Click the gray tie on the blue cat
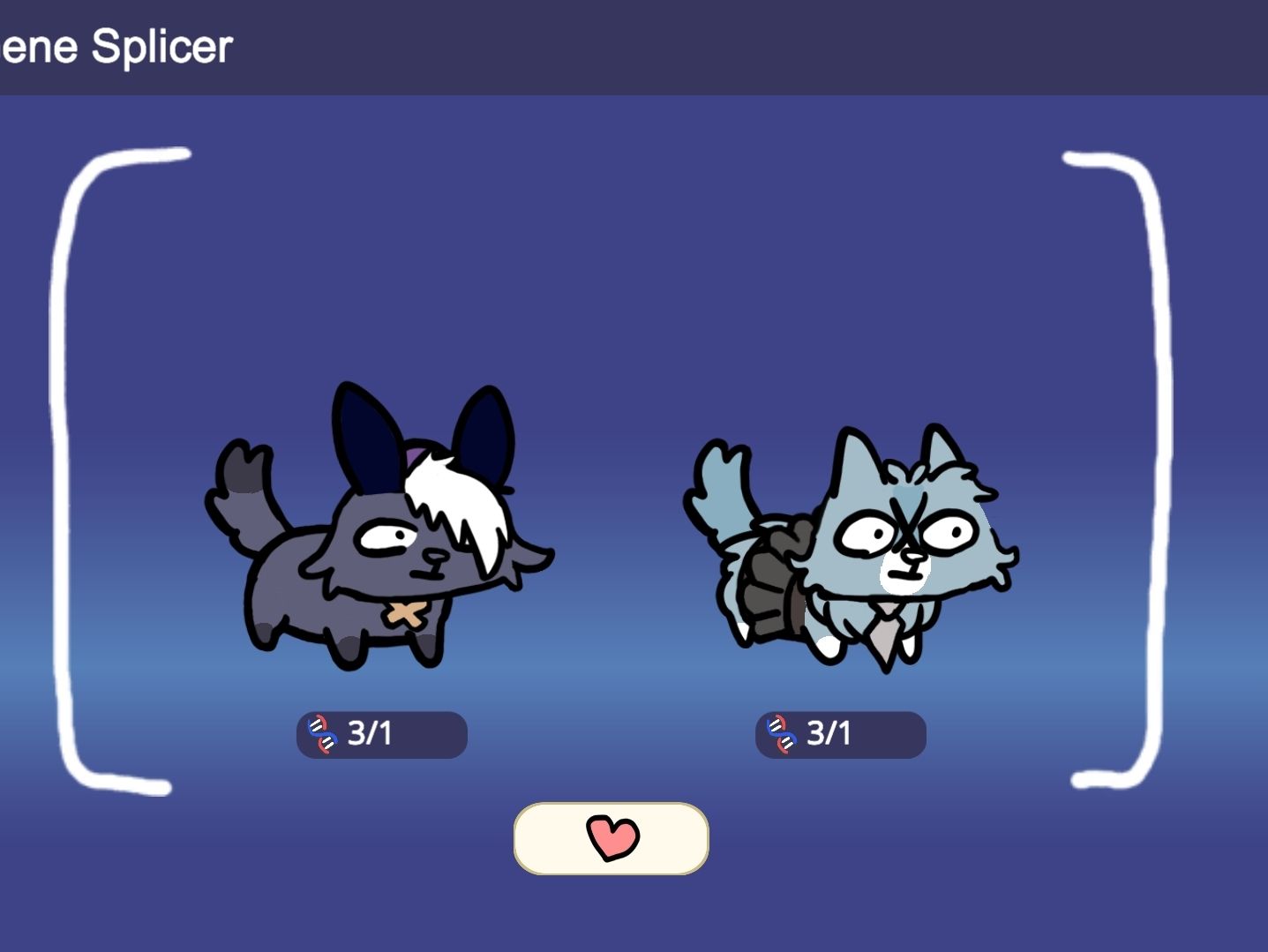This screenshot has width=1268, height=952. (885, 635)
